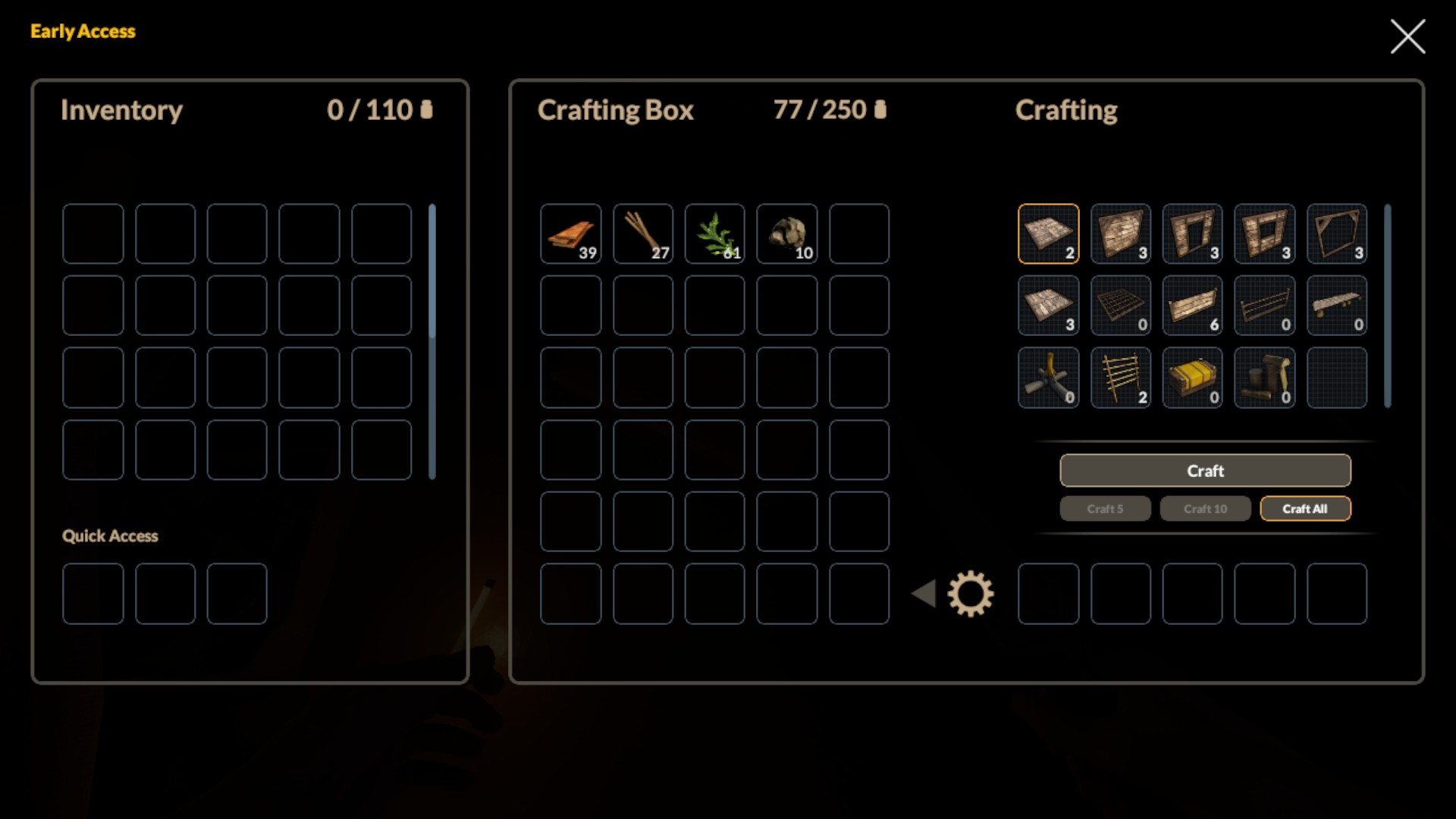Image resolution: width=1456 pixels, height=819 pixels.
Task: Click the gear icon beside the output slots
Action: [x=970, y=594]
